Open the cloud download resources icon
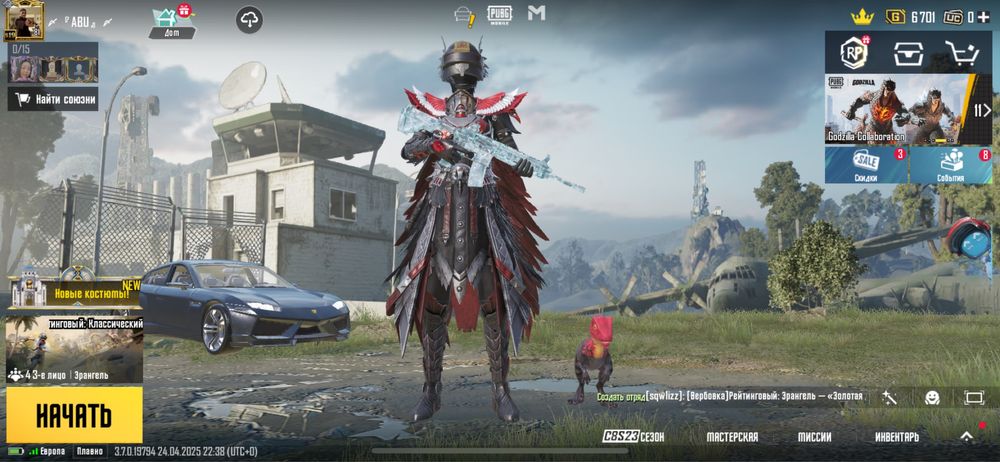The width and height of the screenshot is (1000, 462). 249,19
